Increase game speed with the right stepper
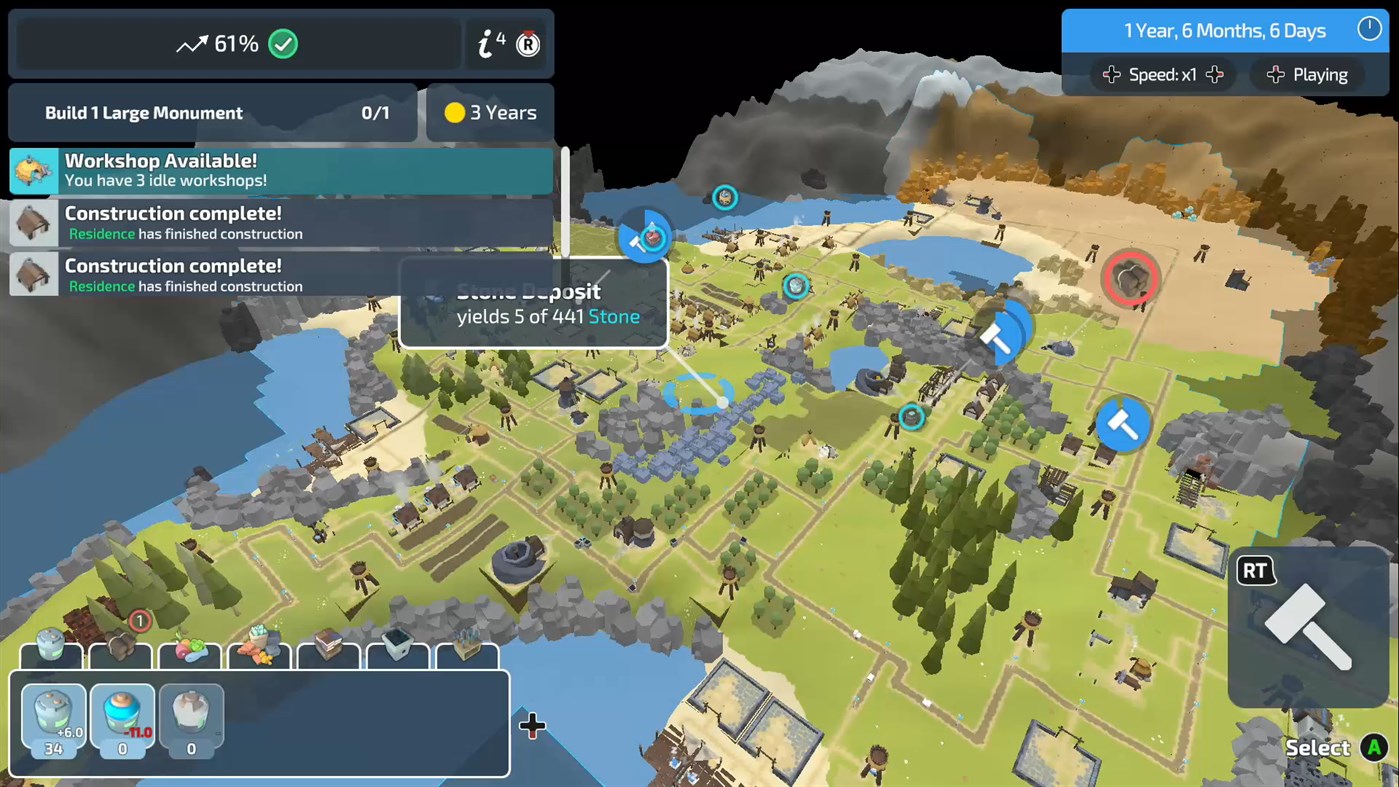 pyautogui.click(x=1213, y=74)
